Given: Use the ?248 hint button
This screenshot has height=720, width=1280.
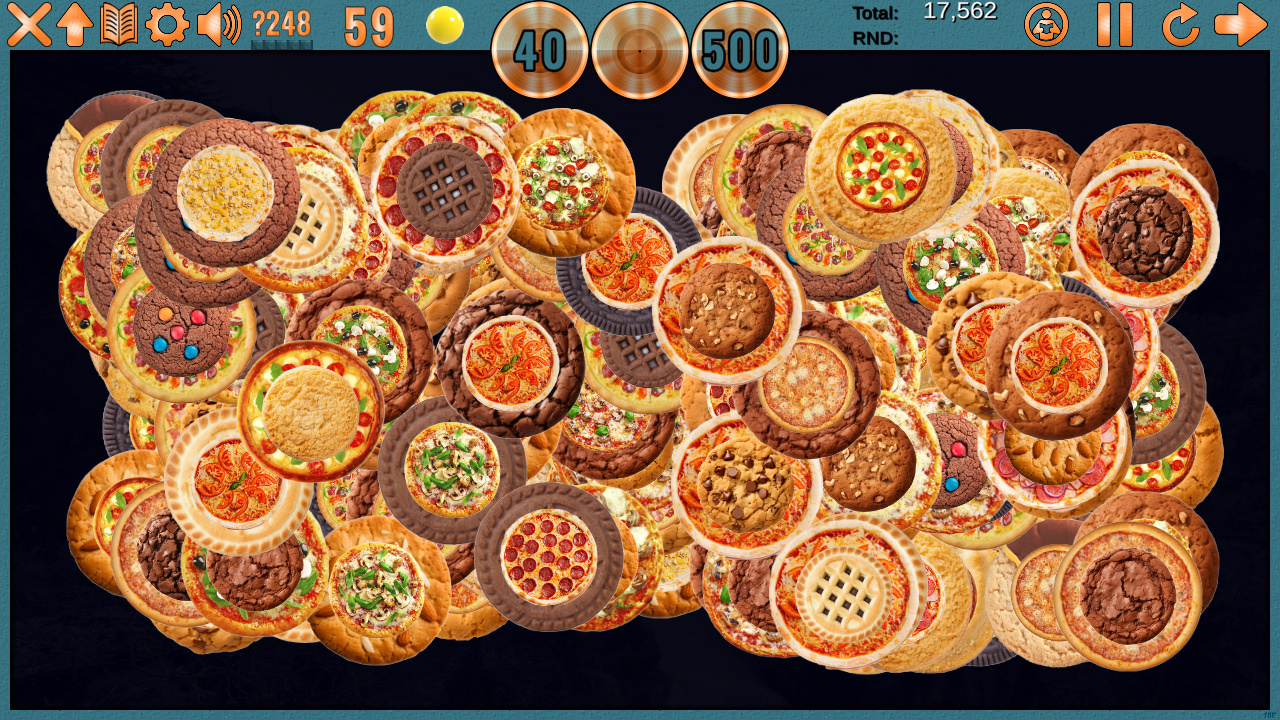Looking at the screenshot, I should 281,26.
